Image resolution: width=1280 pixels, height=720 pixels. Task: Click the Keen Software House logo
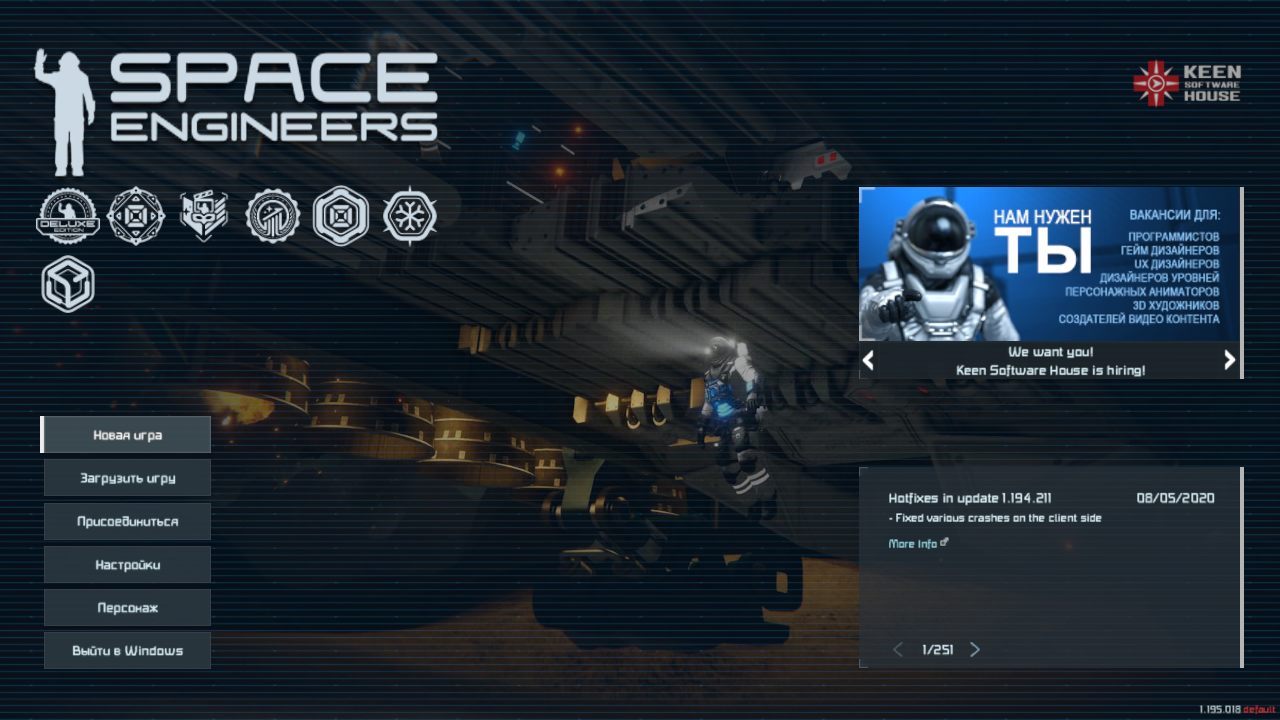tap(1187, 83)
